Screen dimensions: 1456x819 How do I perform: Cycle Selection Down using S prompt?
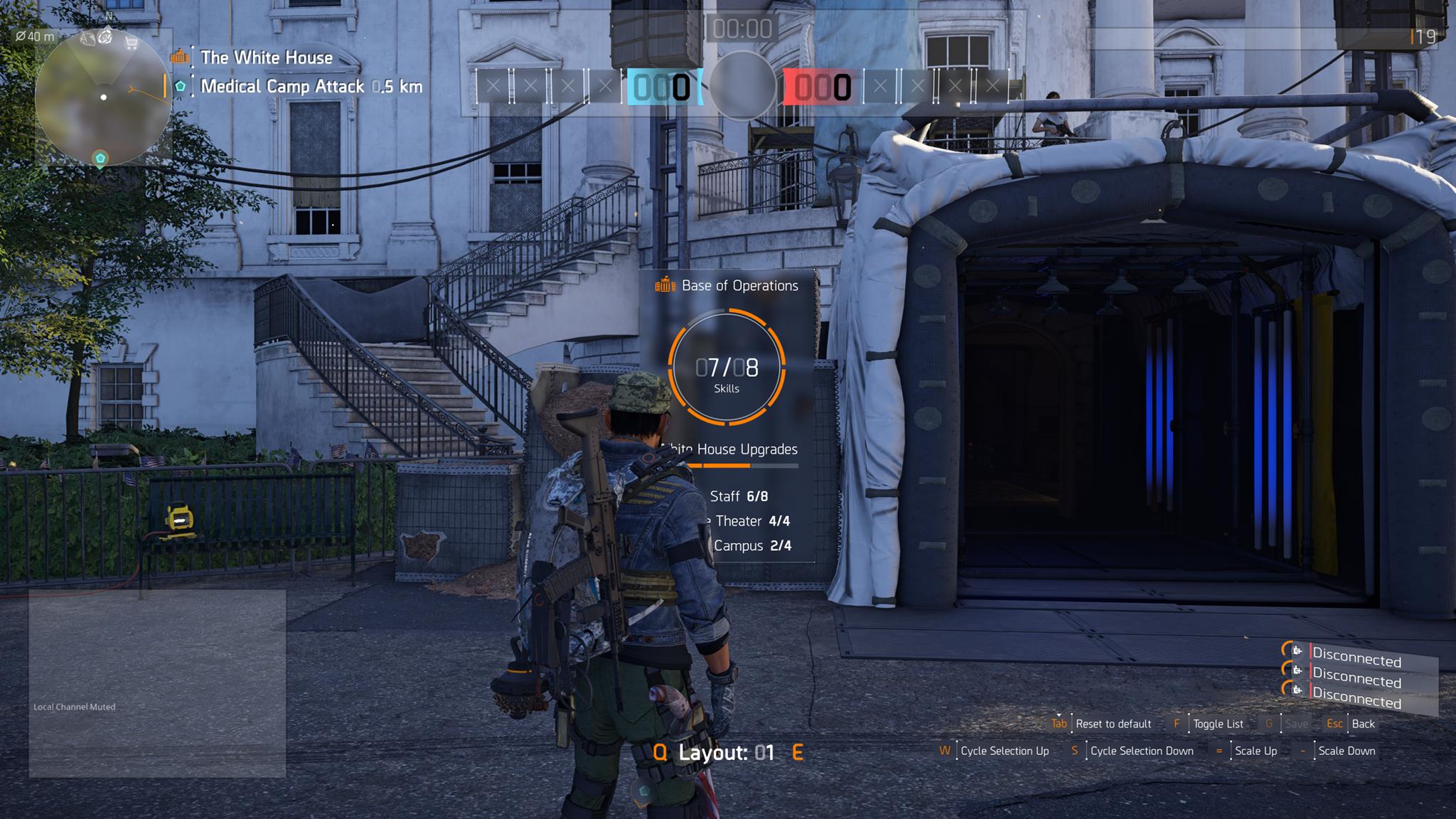pyautogui.click(x=1075, y=751)
